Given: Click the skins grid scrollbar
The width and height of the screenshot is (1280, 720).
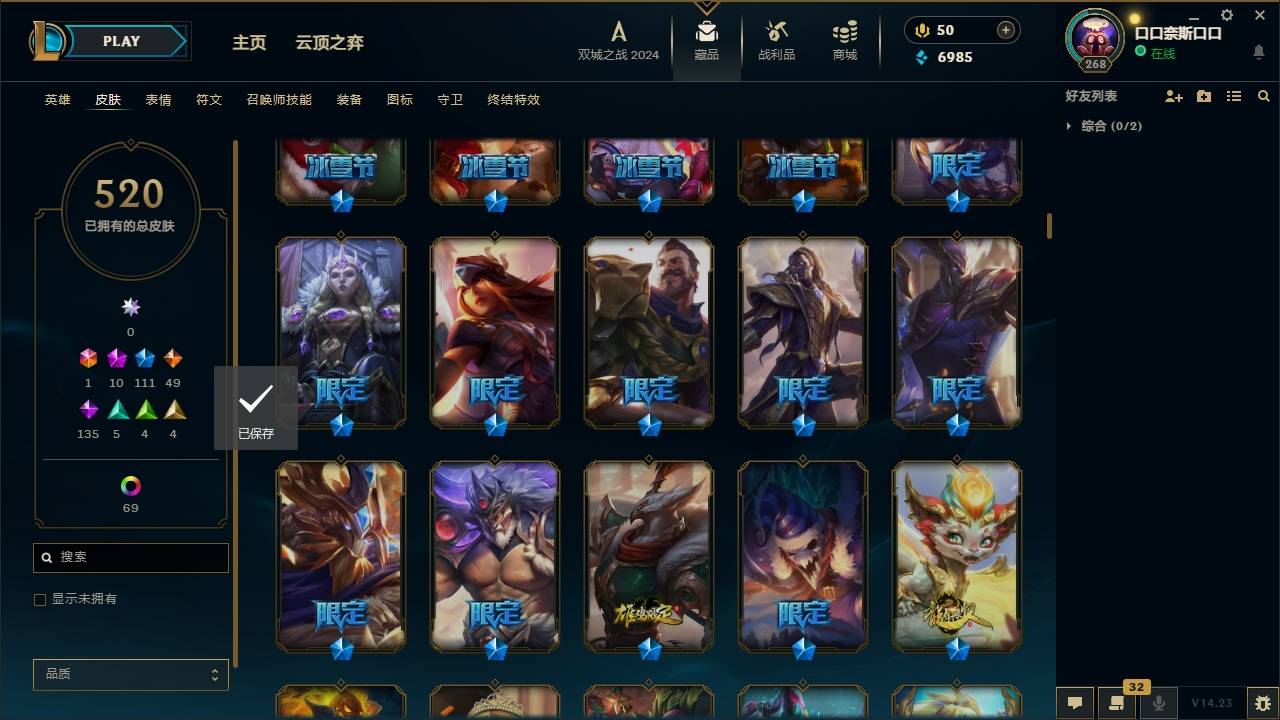Looking at the screenshot, I should coord(1049,226).
